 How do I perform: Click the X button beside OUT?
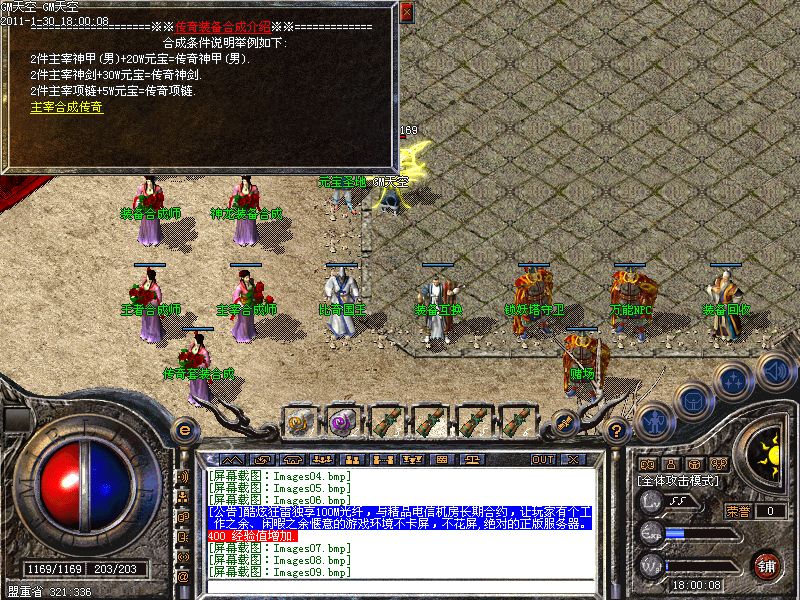573,459
